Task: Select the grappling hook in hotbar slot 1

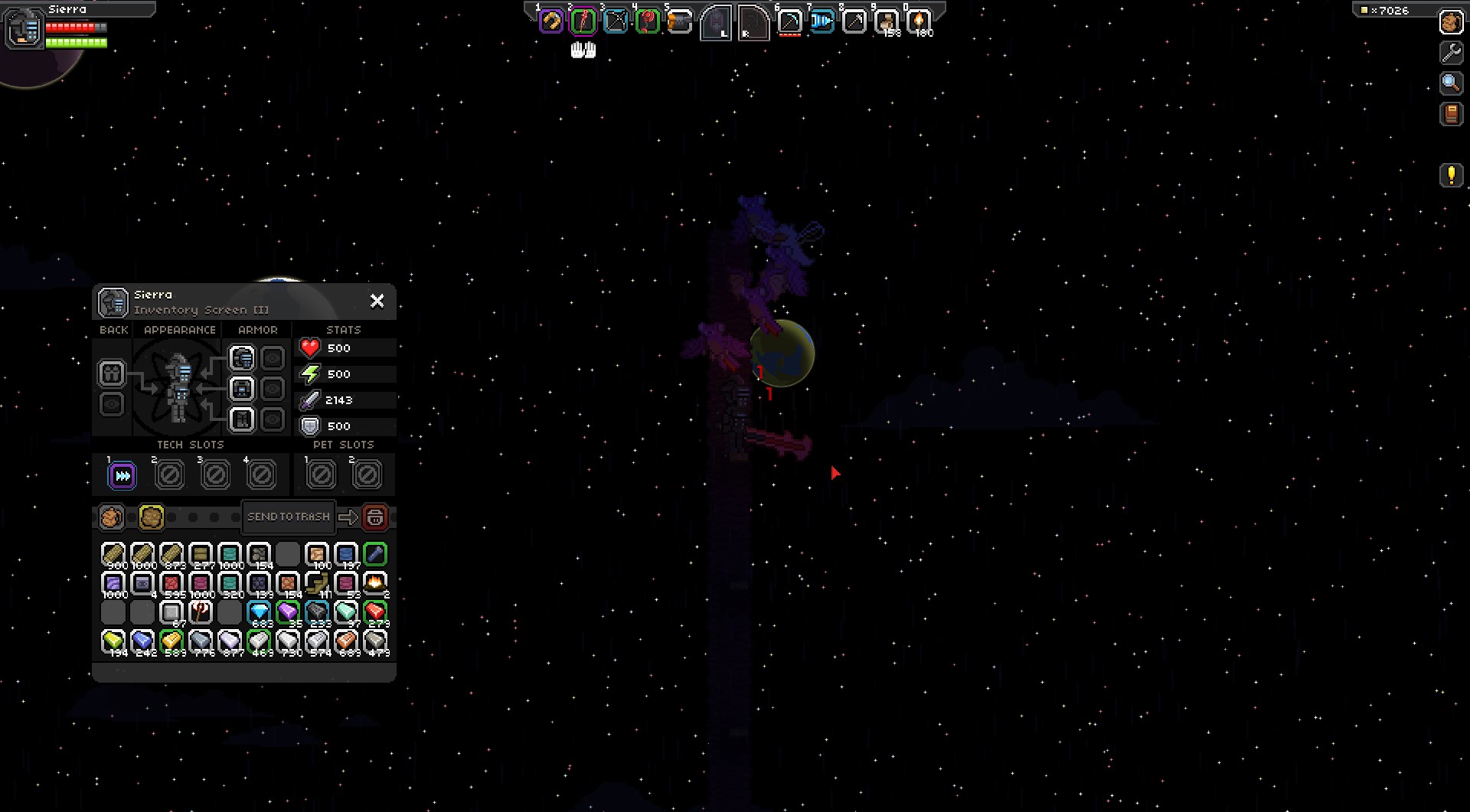Action: tap(550, 21)
